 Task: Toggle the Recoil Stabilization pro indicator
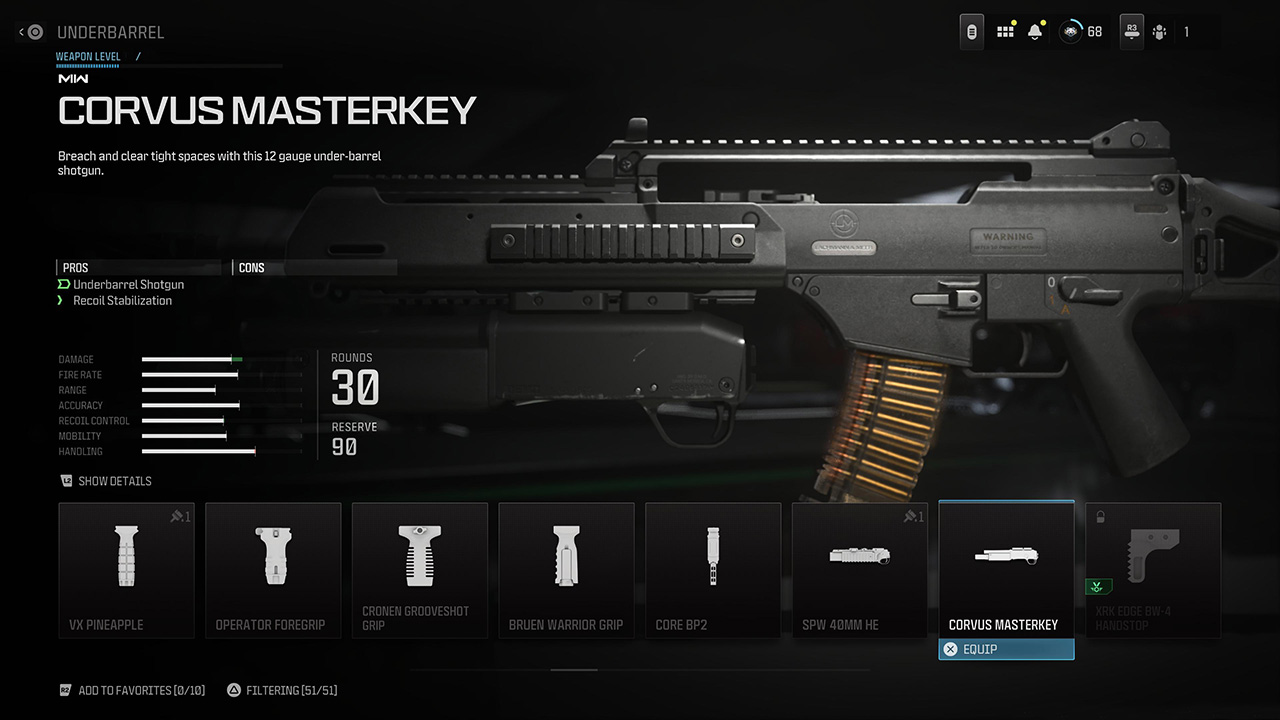62,300
